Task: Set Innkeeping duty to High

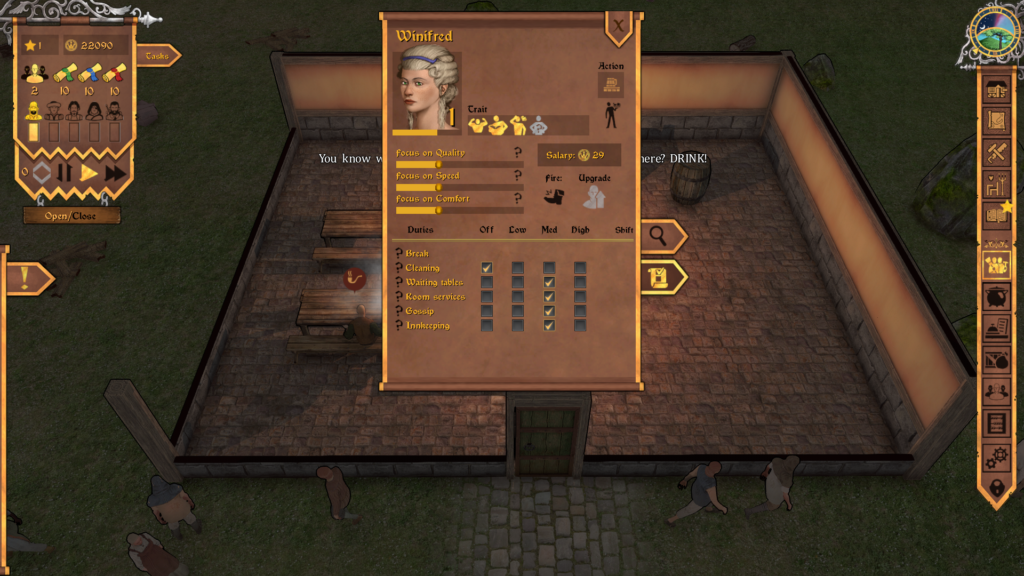Action: [x=580, y=325]
